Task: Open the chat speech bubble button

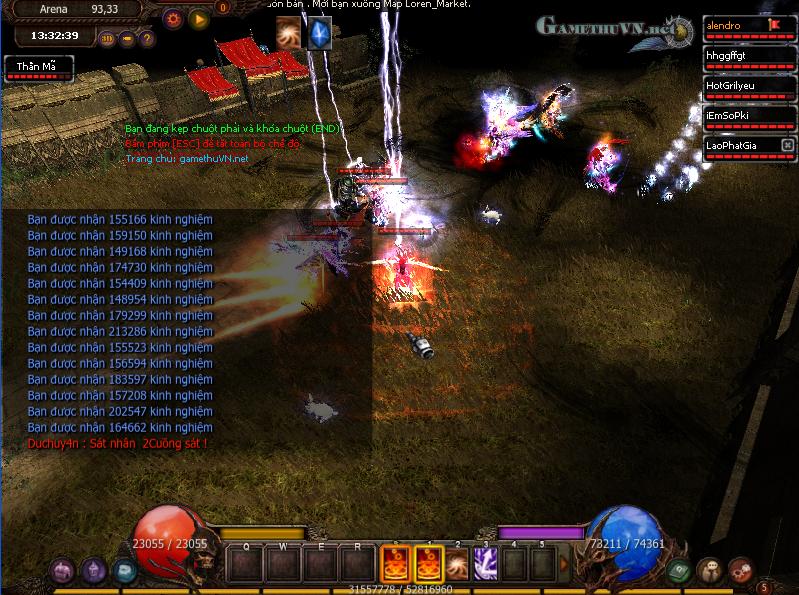Action: point(710,570)
